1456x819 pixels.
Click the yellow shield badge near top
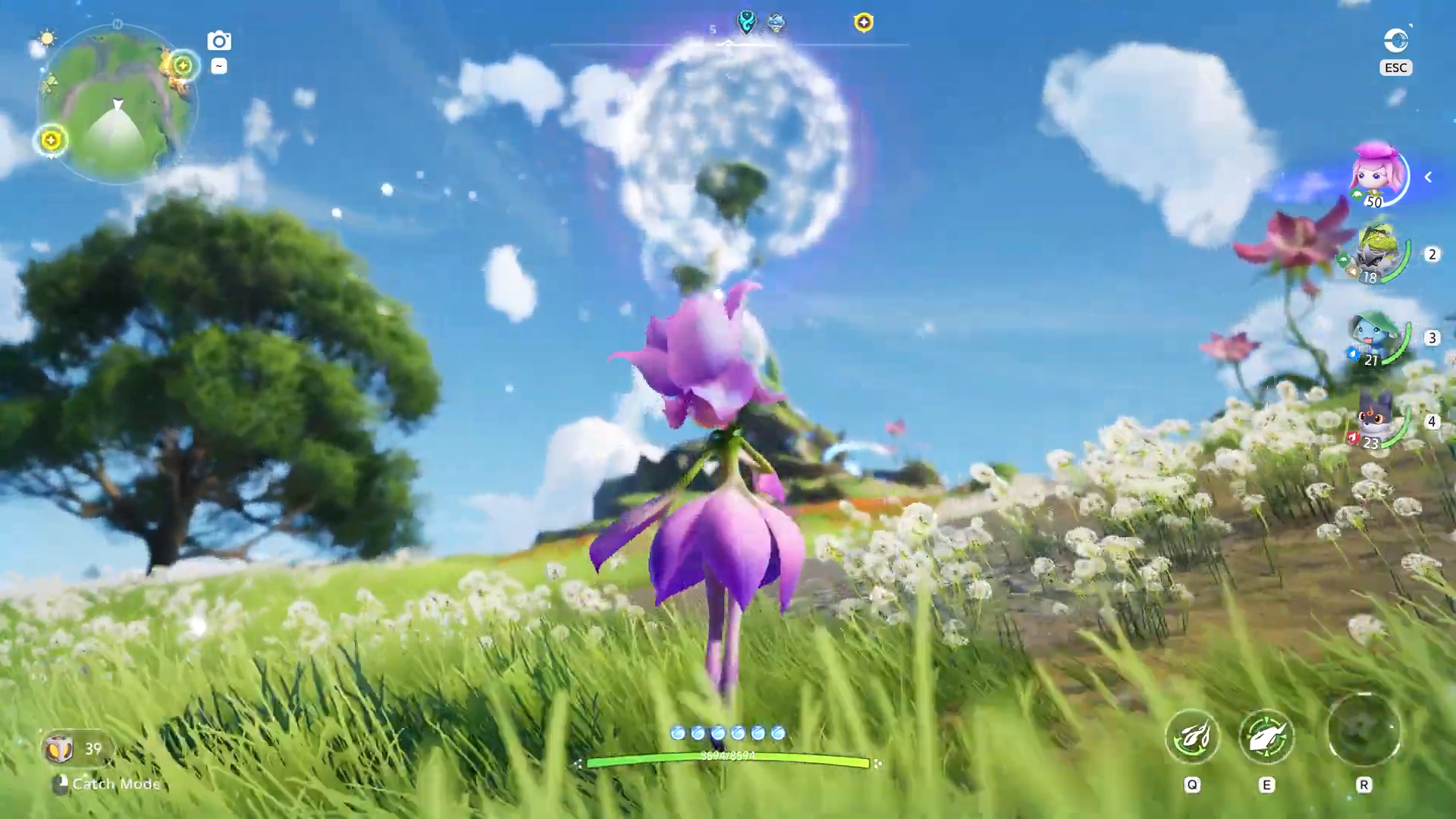pyautogui.click(x=865, y=23)
